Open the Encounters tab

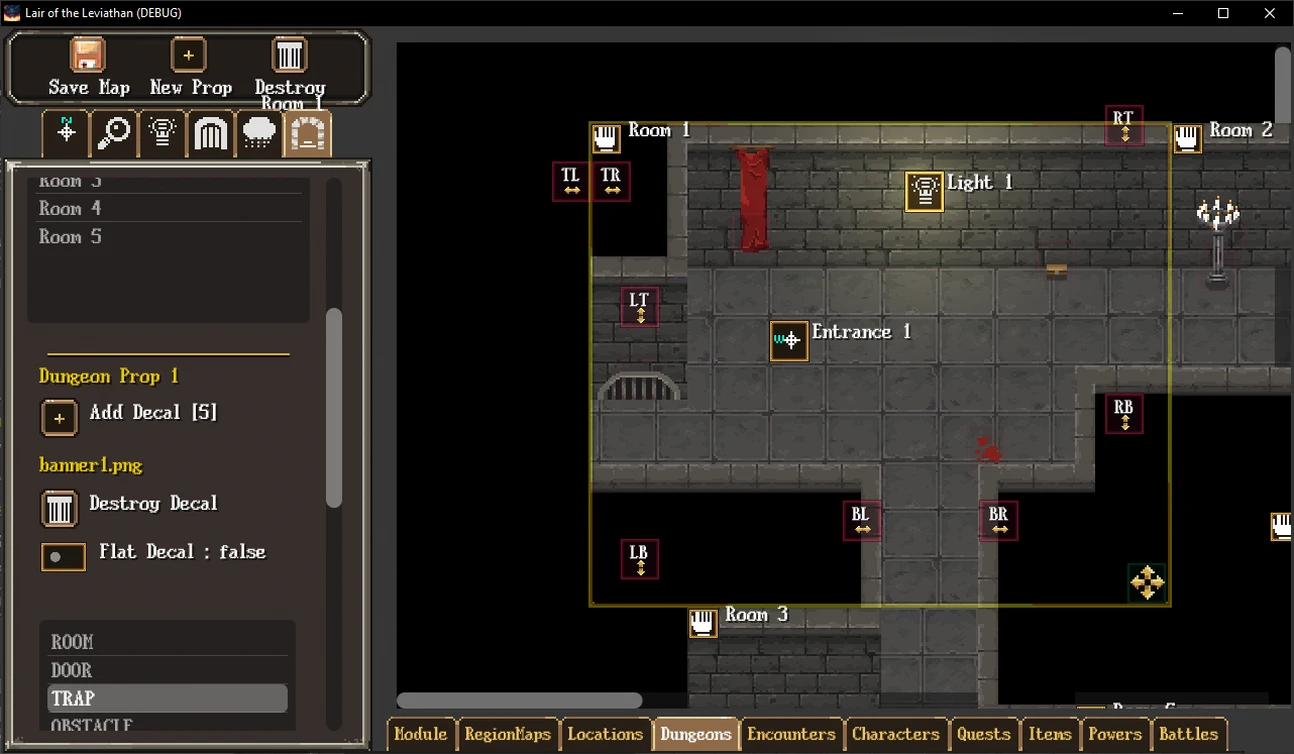[791, 734]
